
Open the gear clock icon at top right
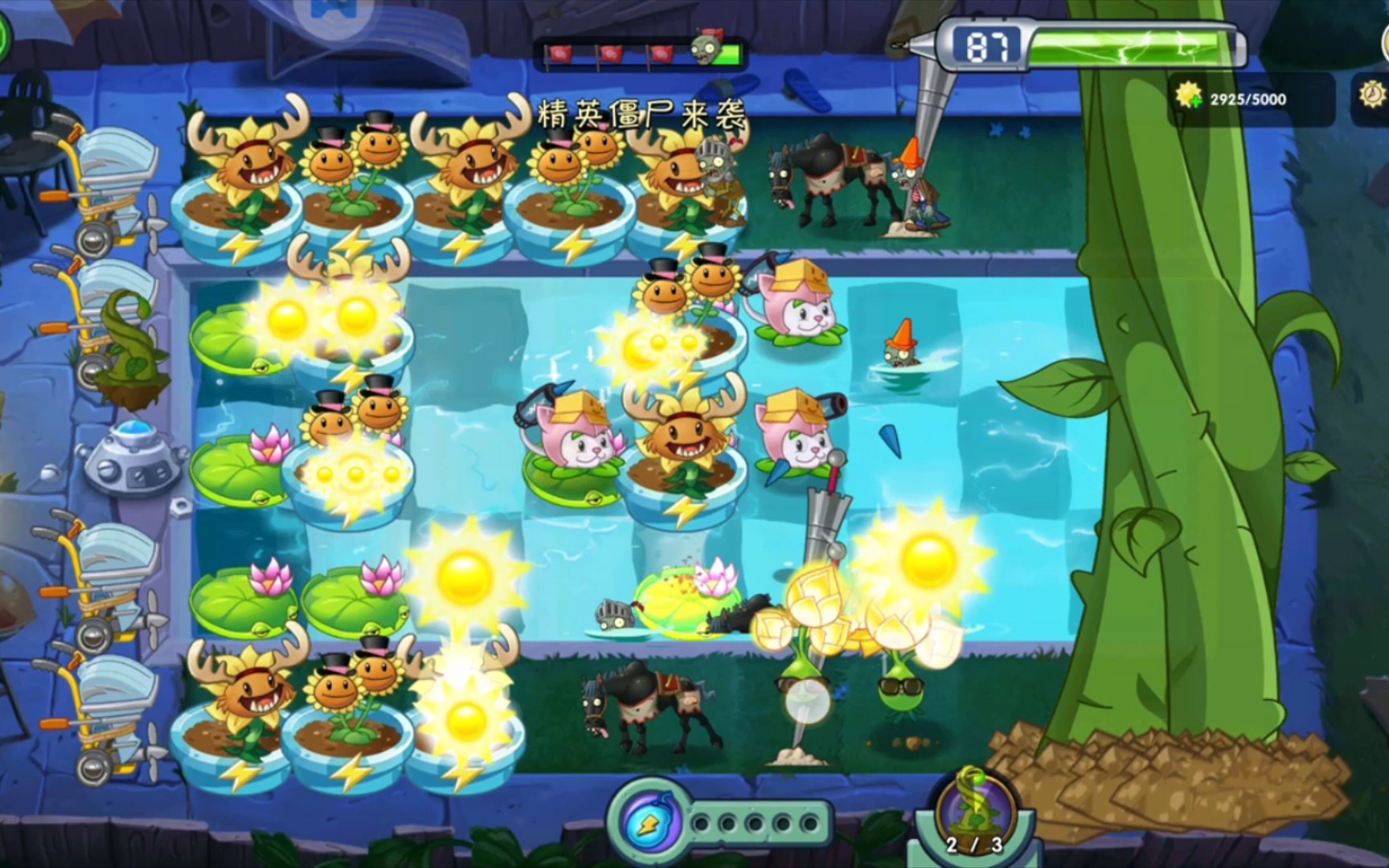[x=1372, y=96]
